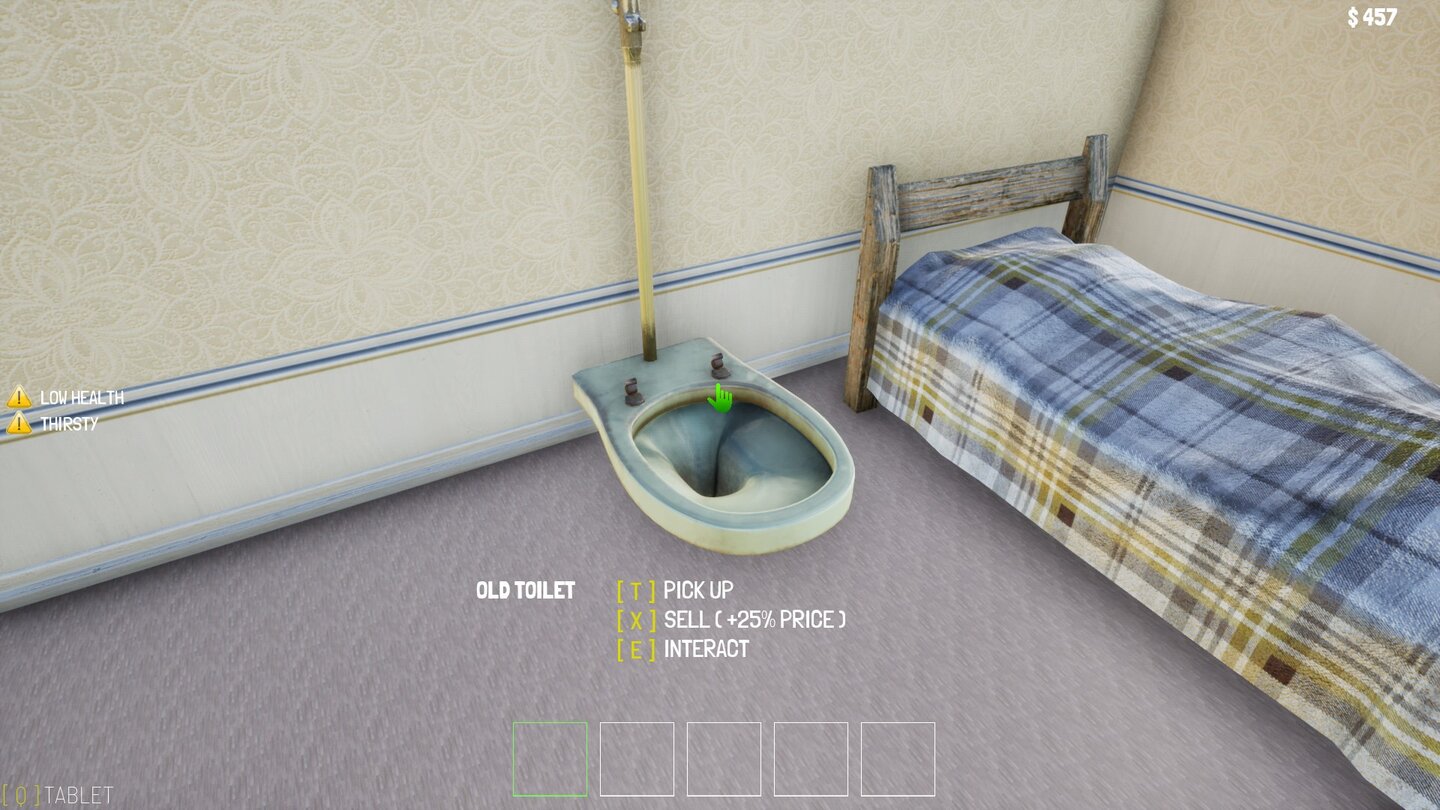
Task: Click the OLD TOILET item label
Action: (x=526, y=589)
